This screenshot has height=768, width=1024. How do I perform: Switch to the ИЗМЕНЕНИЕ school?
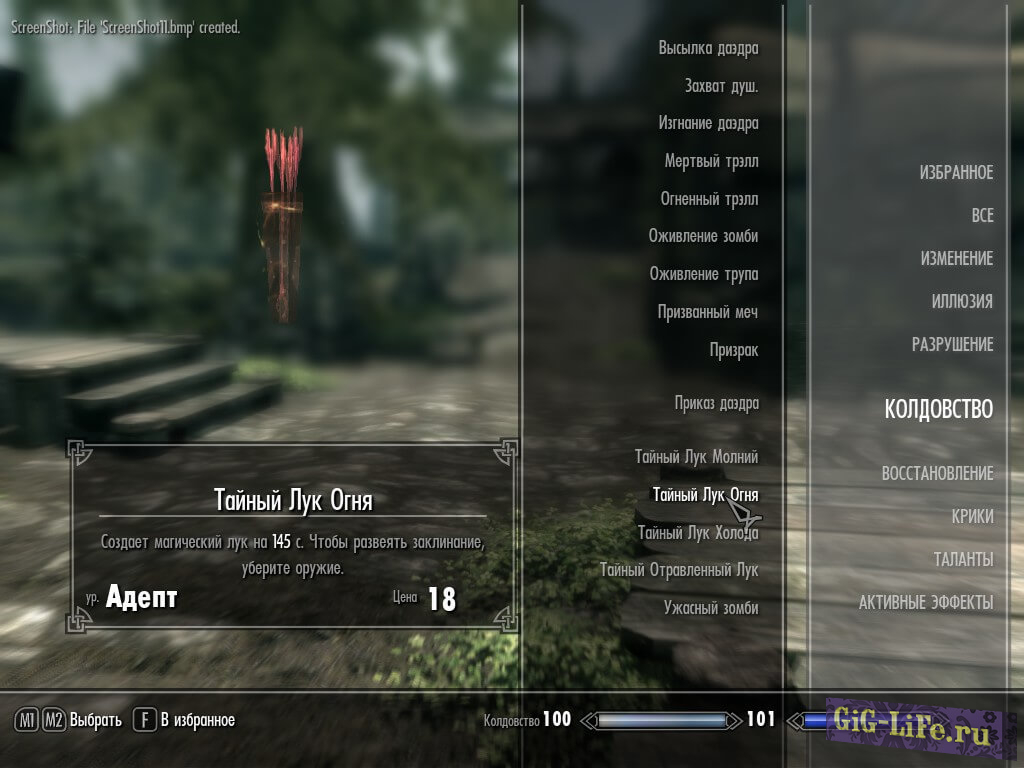coord(956,259)
